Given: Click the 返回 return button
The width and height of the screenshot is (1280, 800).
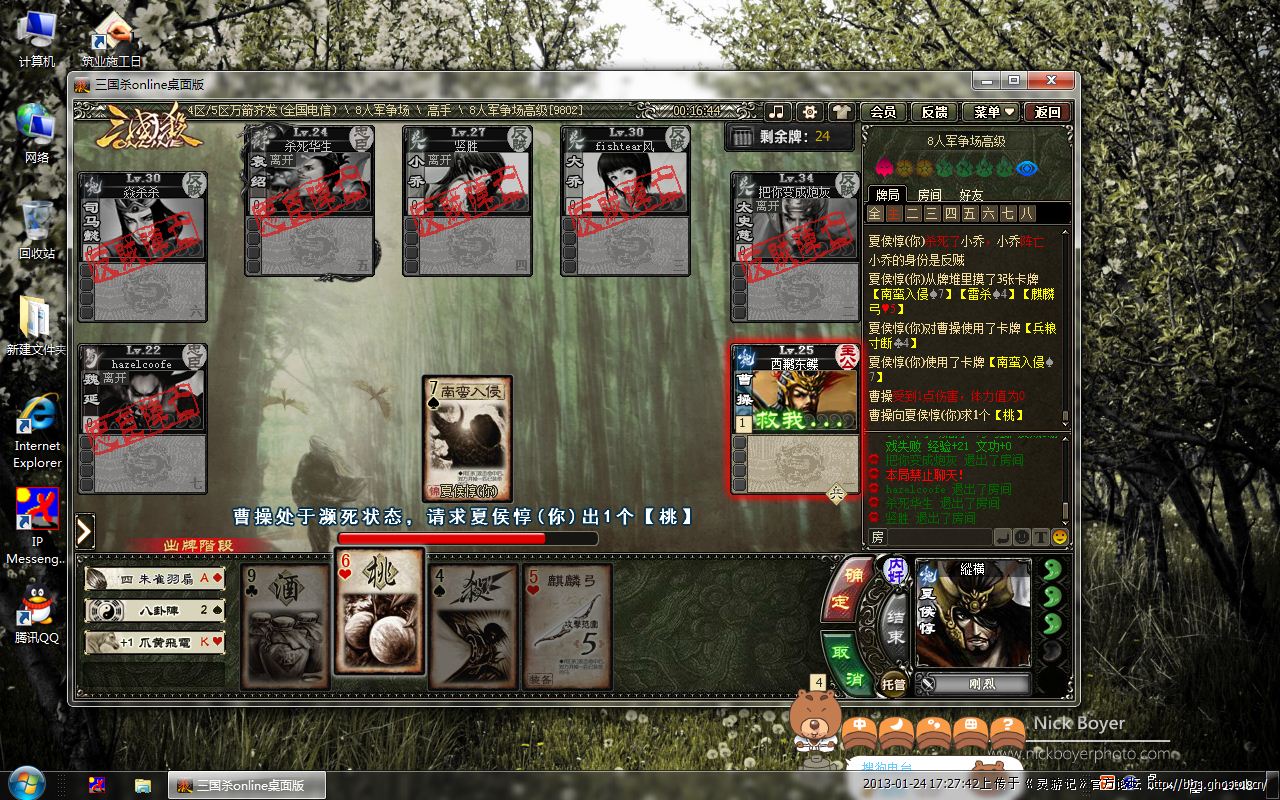Looking at the screenshot, I should pyautogui.click(x=1048, y=112).
